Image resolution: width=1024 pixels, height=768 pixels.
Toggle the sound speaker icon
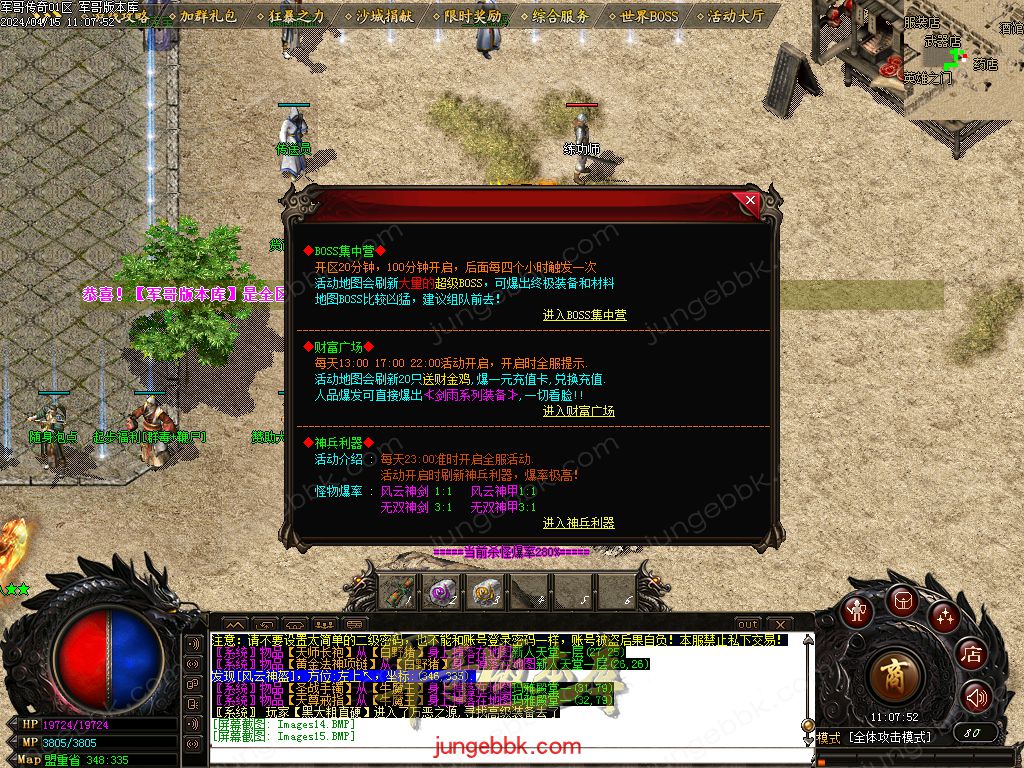coord(976,697)
